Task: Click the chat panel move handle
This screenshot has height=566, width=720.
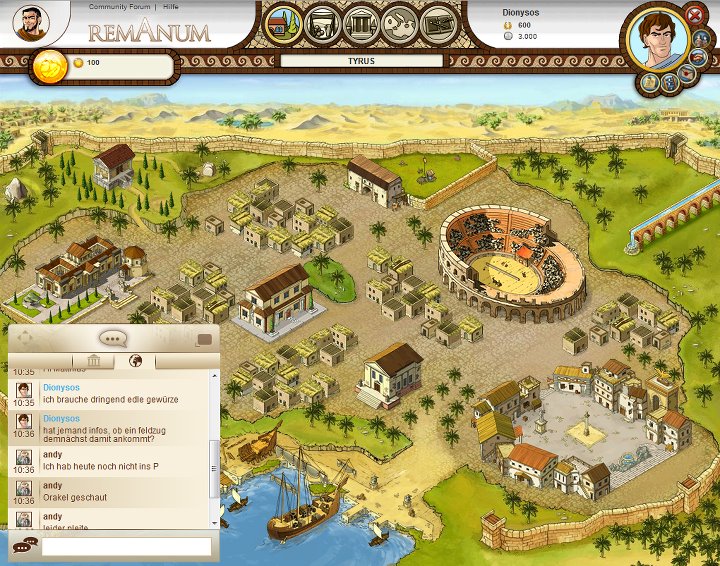Action: pos(26,338)
